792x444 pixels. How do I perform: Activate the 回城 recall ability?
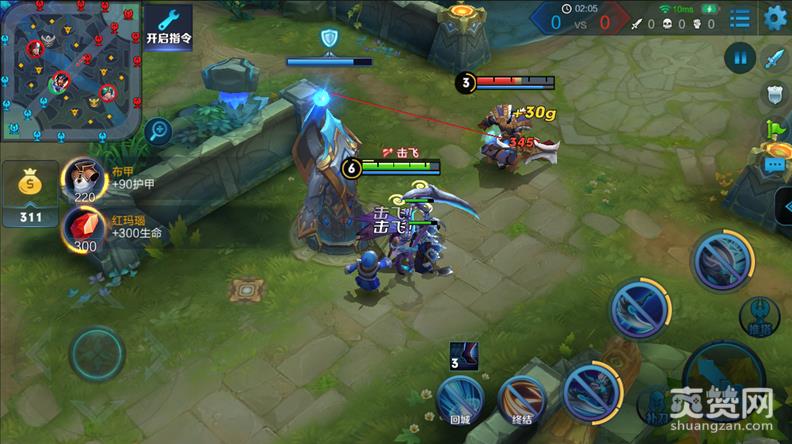coord(459,398)
